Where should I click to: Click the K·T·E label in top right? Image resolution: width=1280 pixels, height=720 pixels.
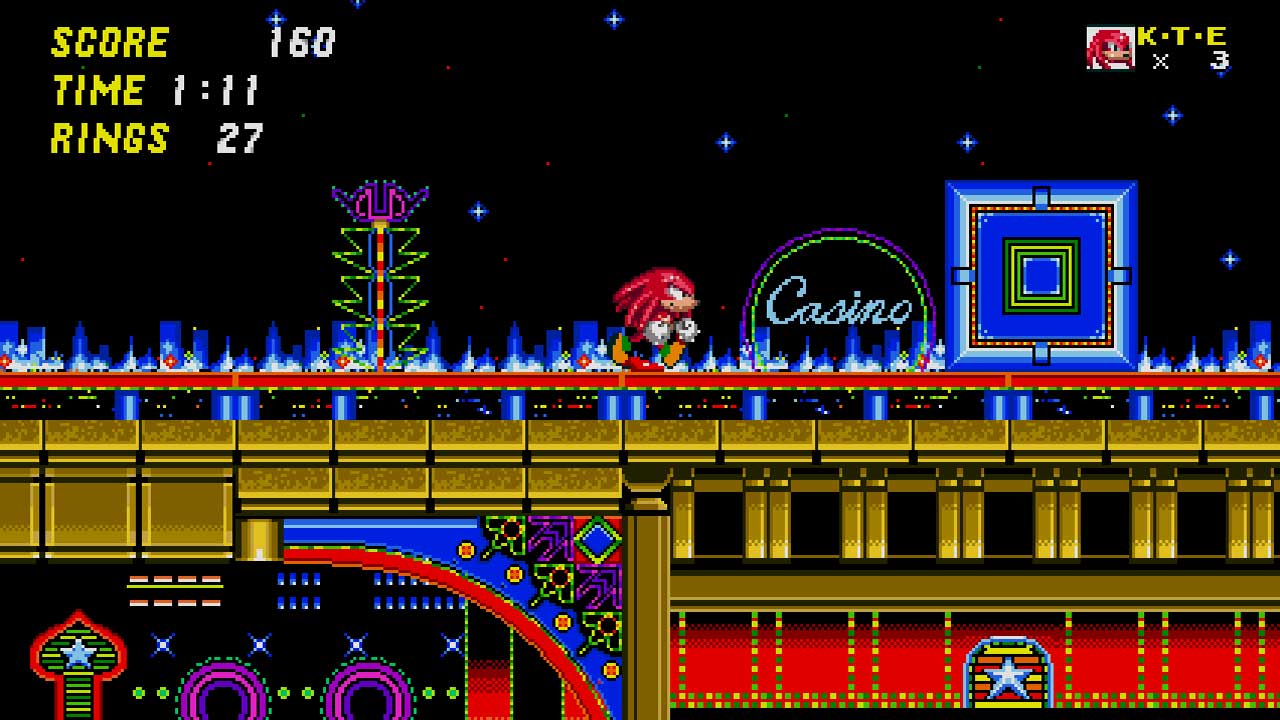[x=1182, y=38]
